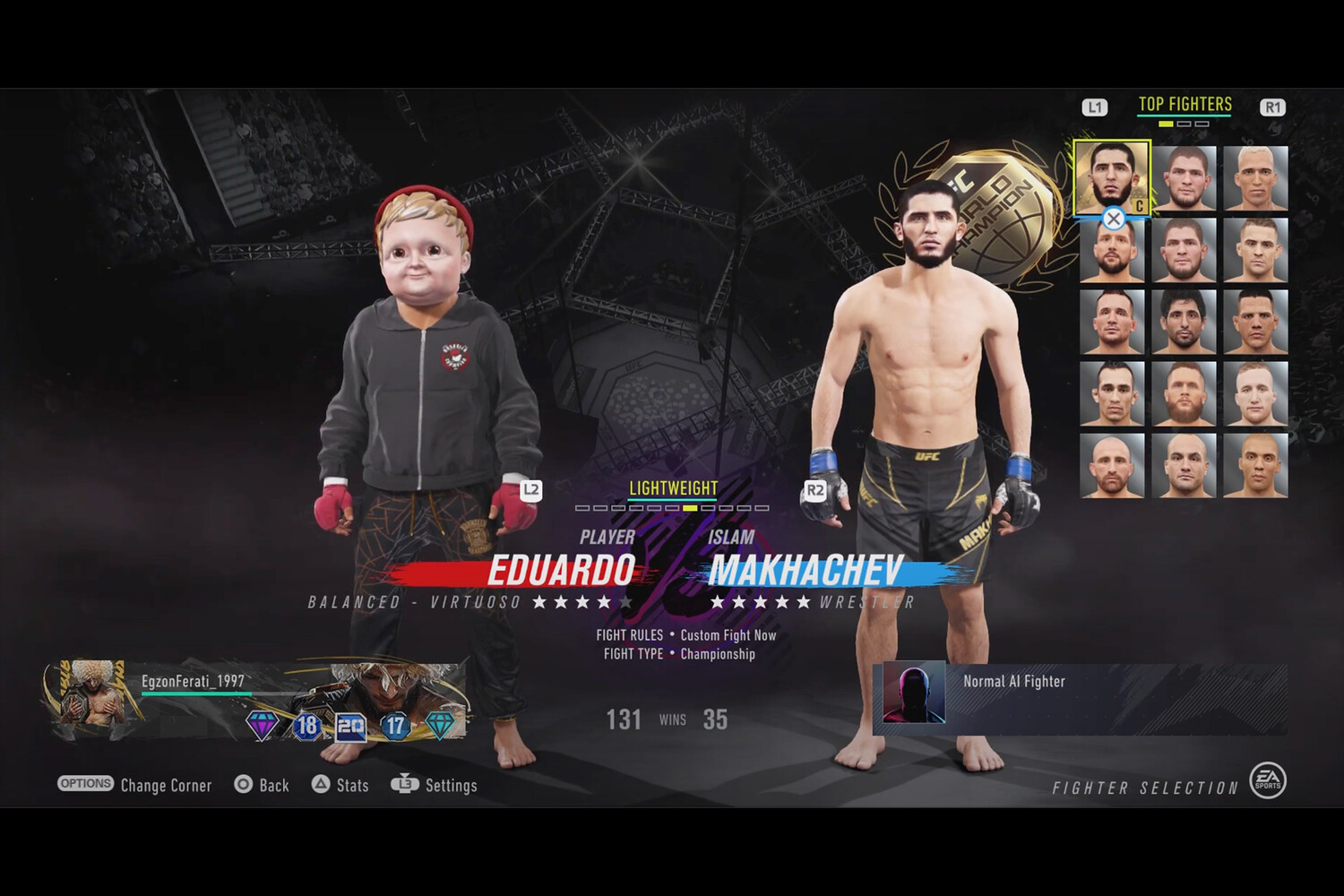1344x896 pixels.
Task: View the EgzonFerati_1997 player card
Action: pyautogui.click(x=255, y=701)
